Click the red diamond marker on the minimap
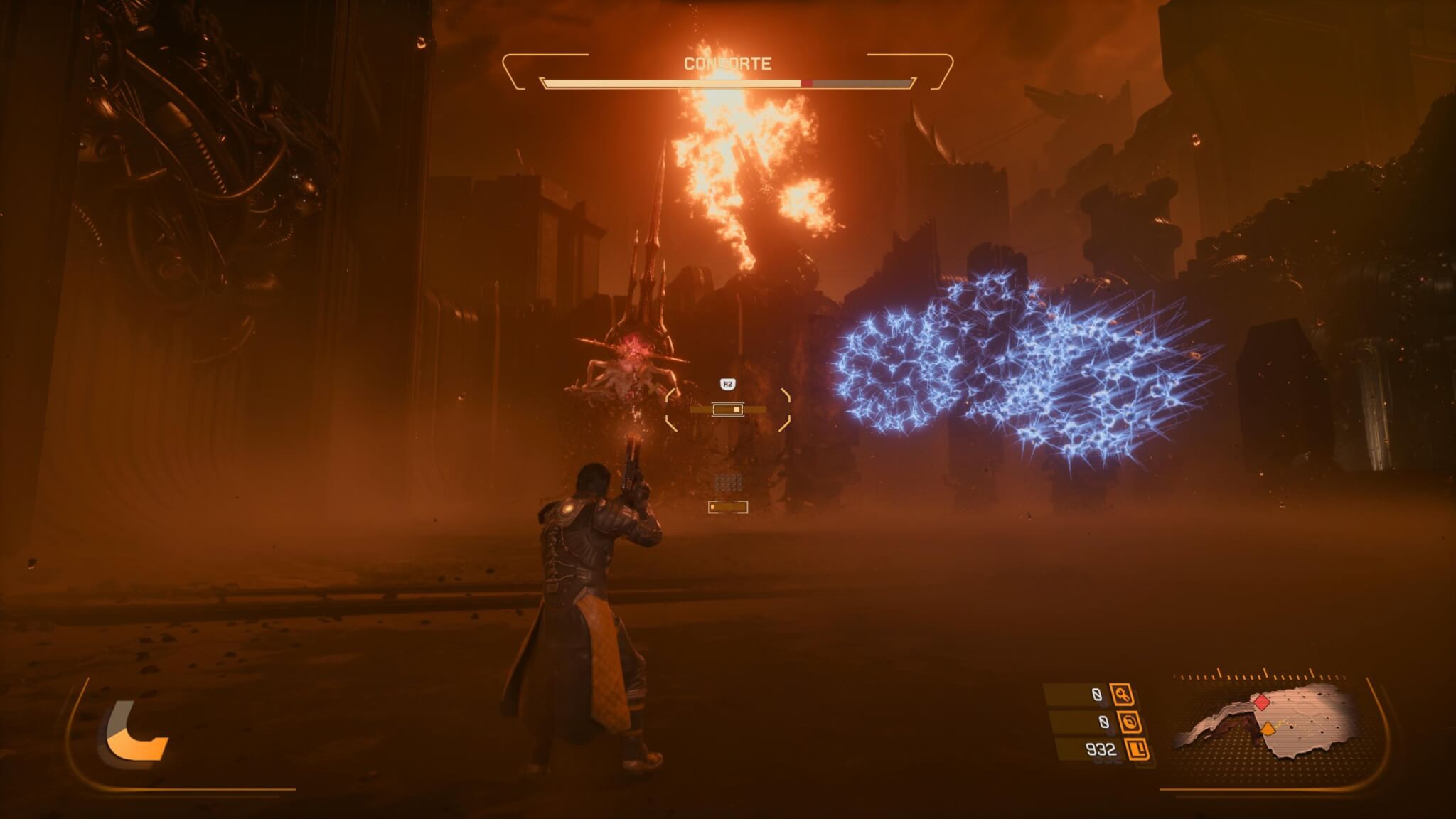This screenshot has width=1456, height=819. [x=1262, y=702]
